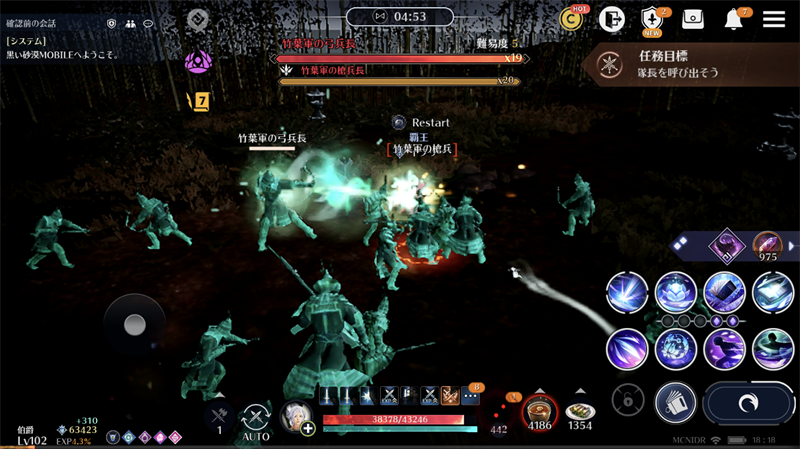Toggle the AUTO battle button
The height and width of the screenshot is (449, 800).
tap(256, 420)
